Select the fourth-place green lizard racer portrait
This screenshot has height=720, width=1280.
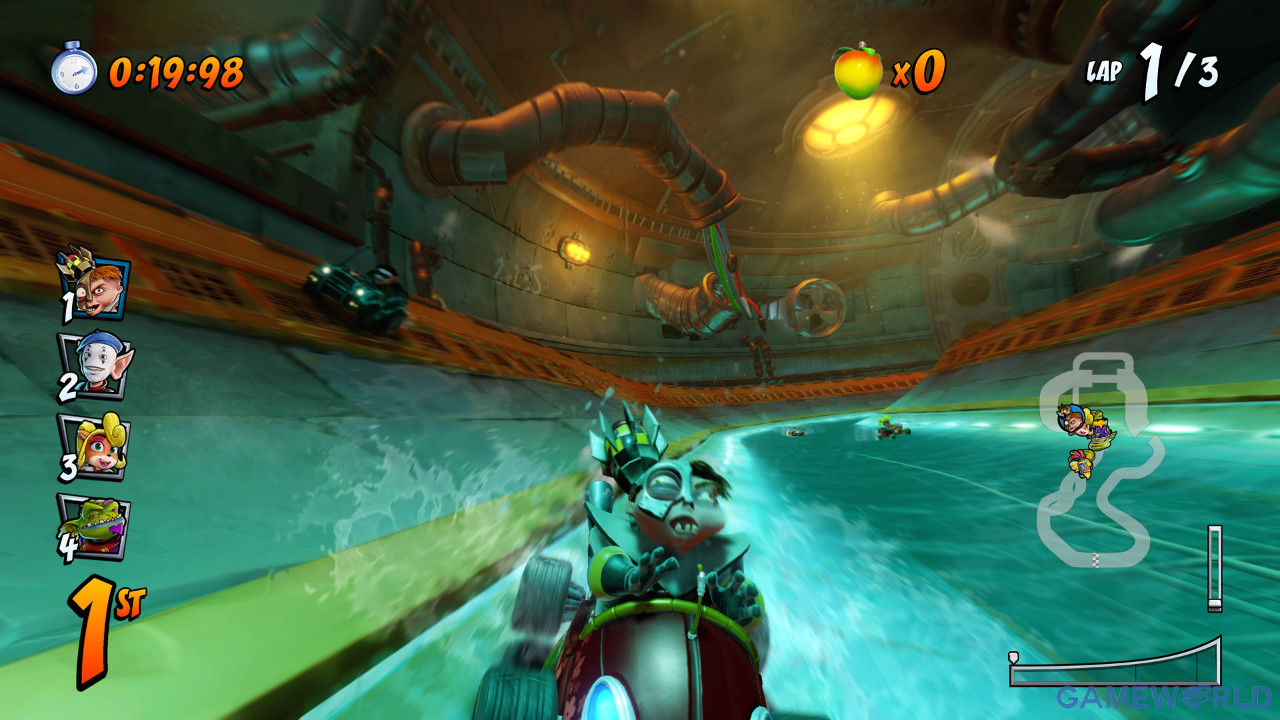pos(95,527)
